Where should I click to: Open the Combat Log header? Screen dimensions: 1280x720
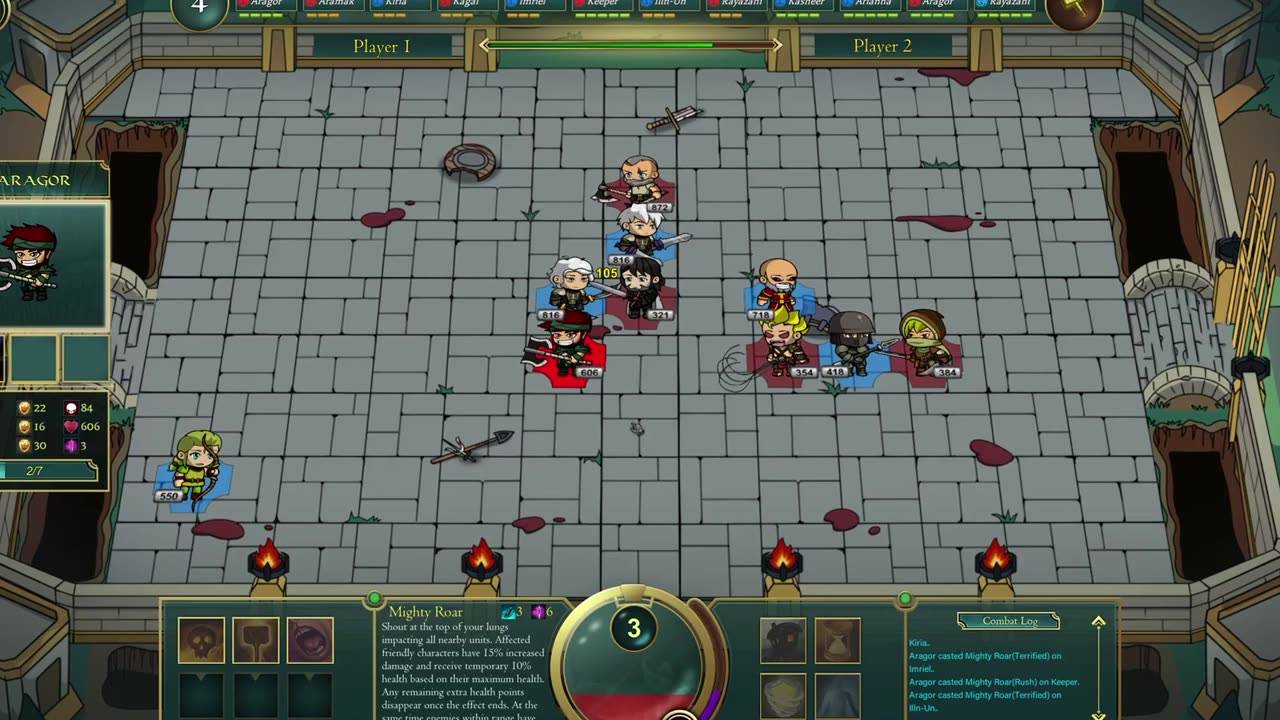(1010, 621)
